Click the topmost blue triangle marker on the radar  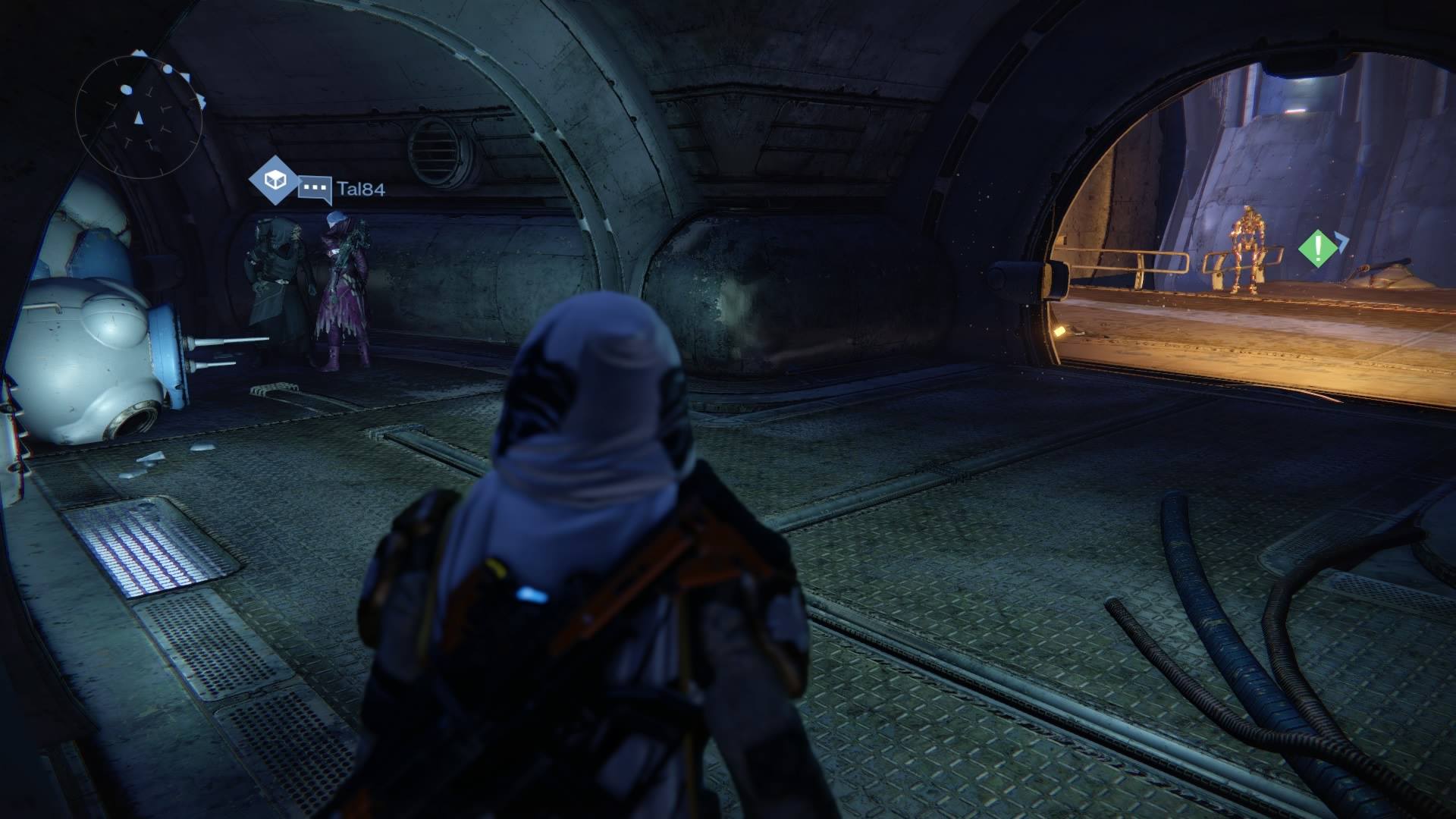(140, 52)
